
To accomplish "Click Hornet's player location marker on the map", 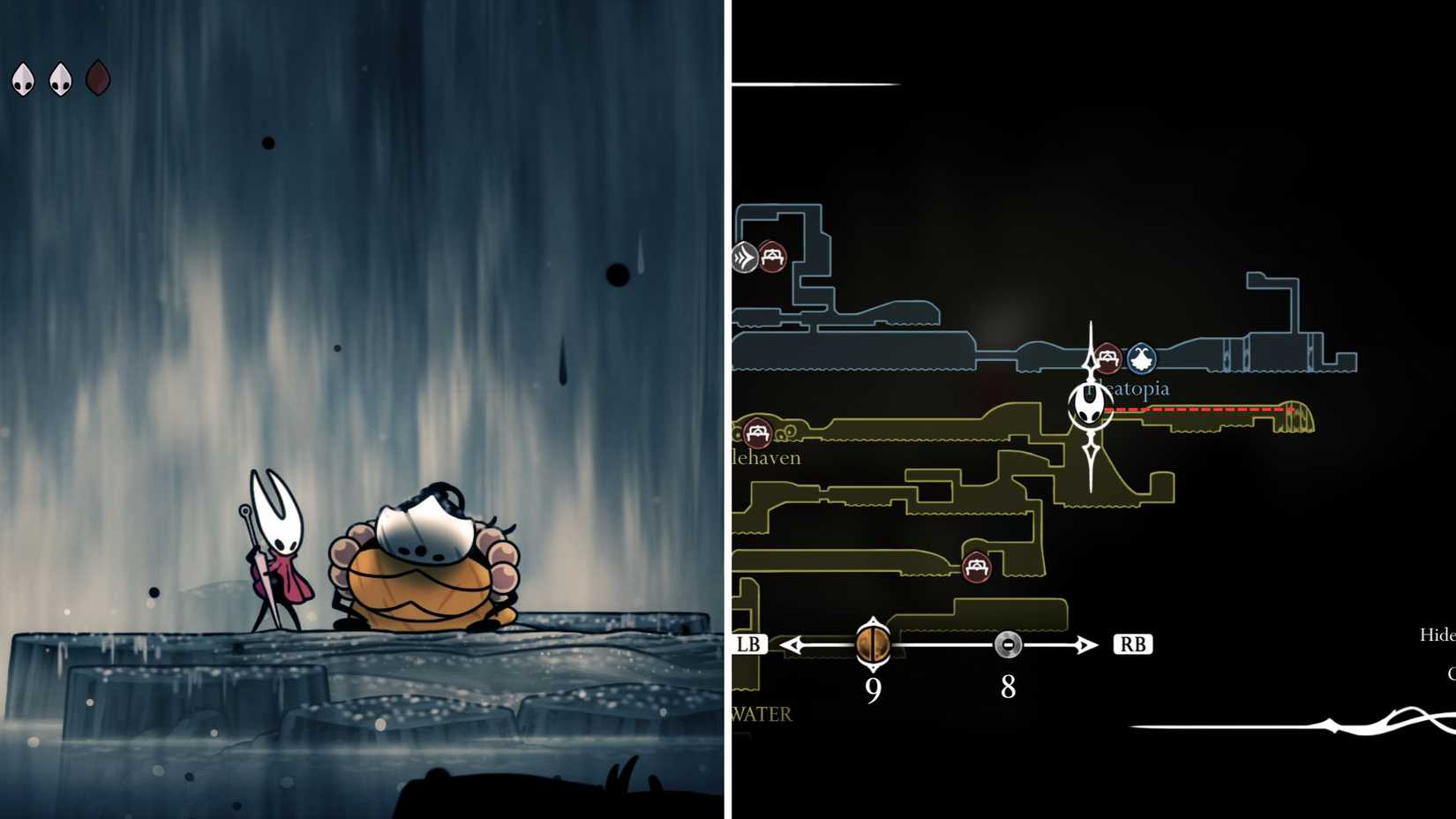I will [x=1090, y=408].
